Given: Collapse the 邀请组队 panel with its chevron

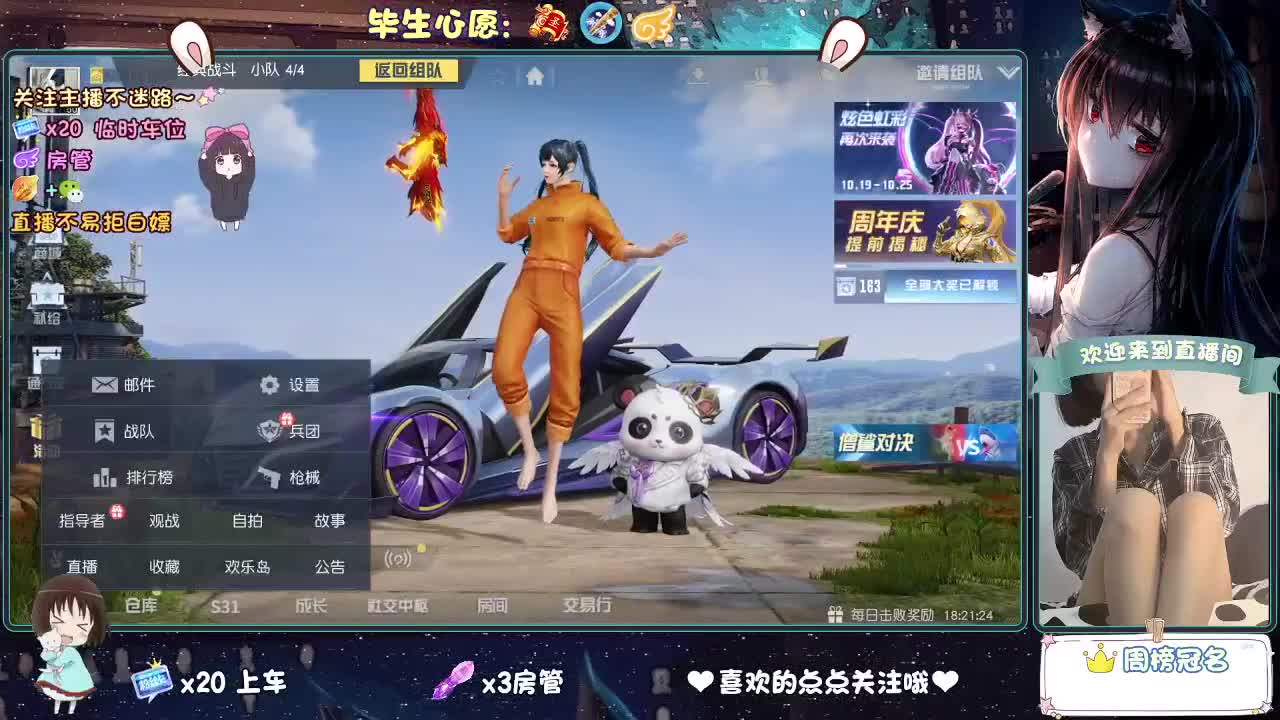Looking at the screenshot, I should click(x=1007, y=74).
